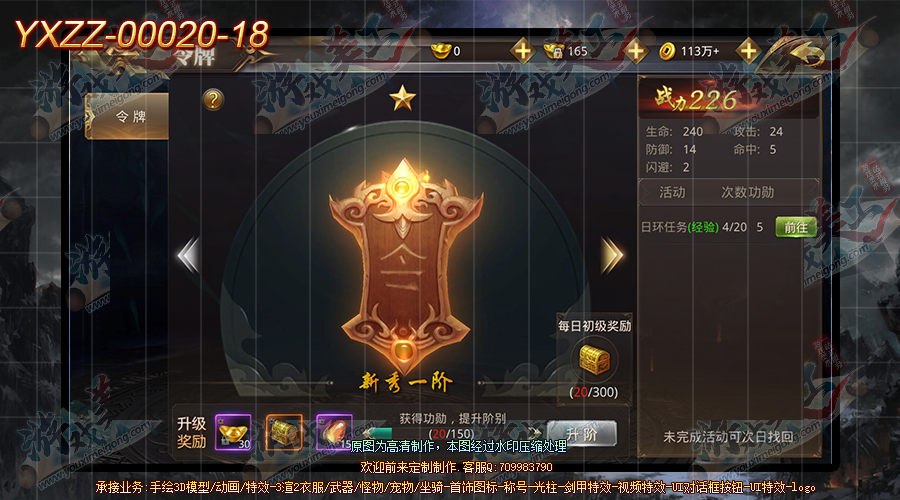
Task: Select the treasure chest upgrade reward
Action: coord(283,432)
